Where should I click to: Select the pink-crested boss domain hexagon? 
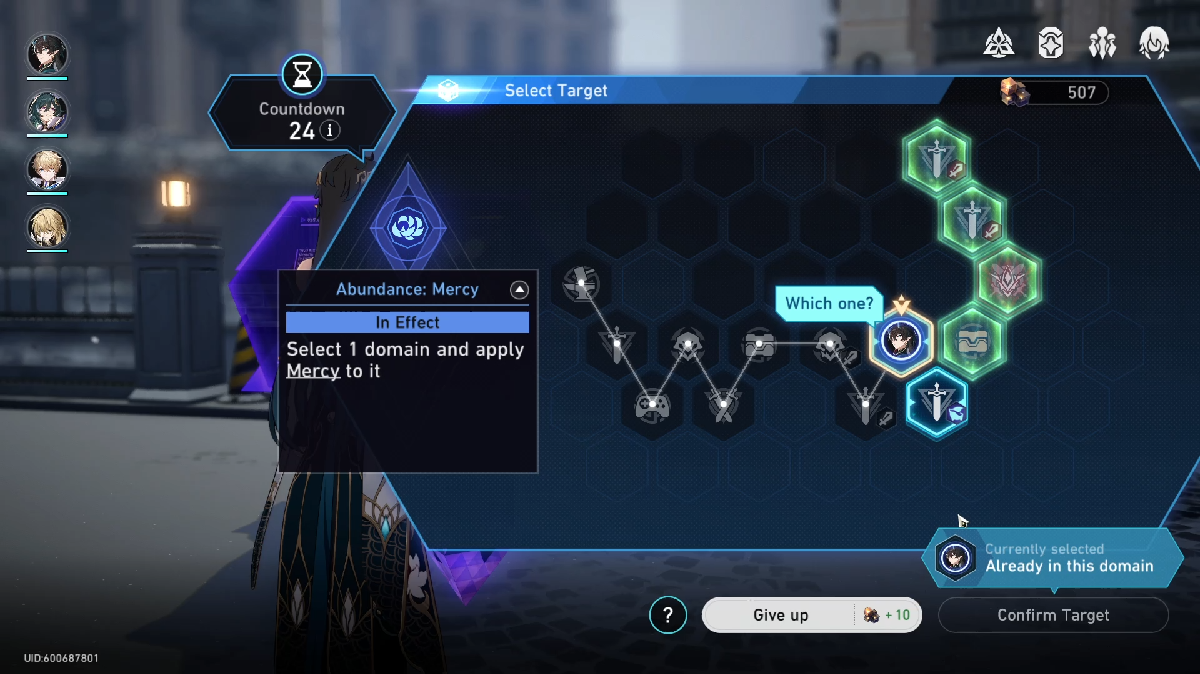[x=1008, y=279]
